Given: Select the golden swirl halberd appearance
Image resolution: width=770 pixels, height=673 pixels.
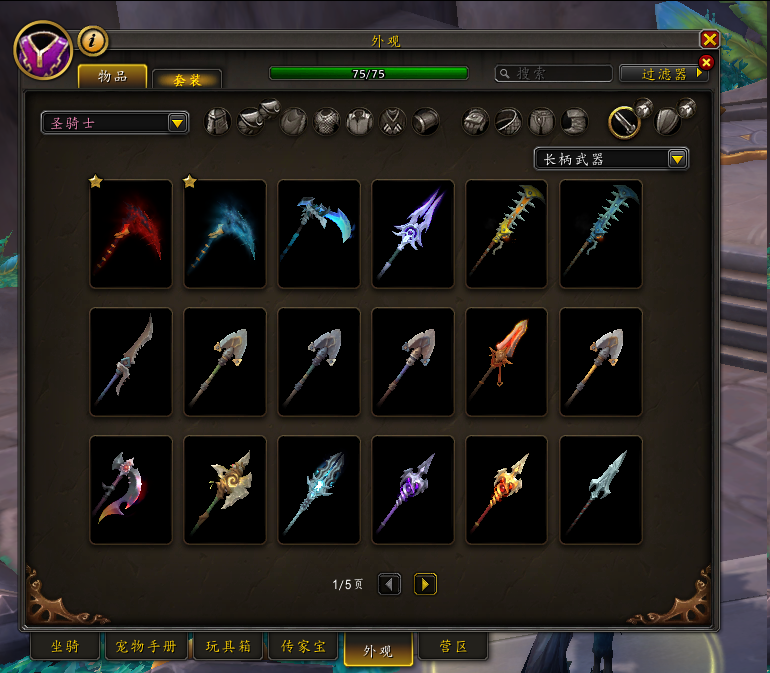Looking at the screenshot, I should (225, 490).
